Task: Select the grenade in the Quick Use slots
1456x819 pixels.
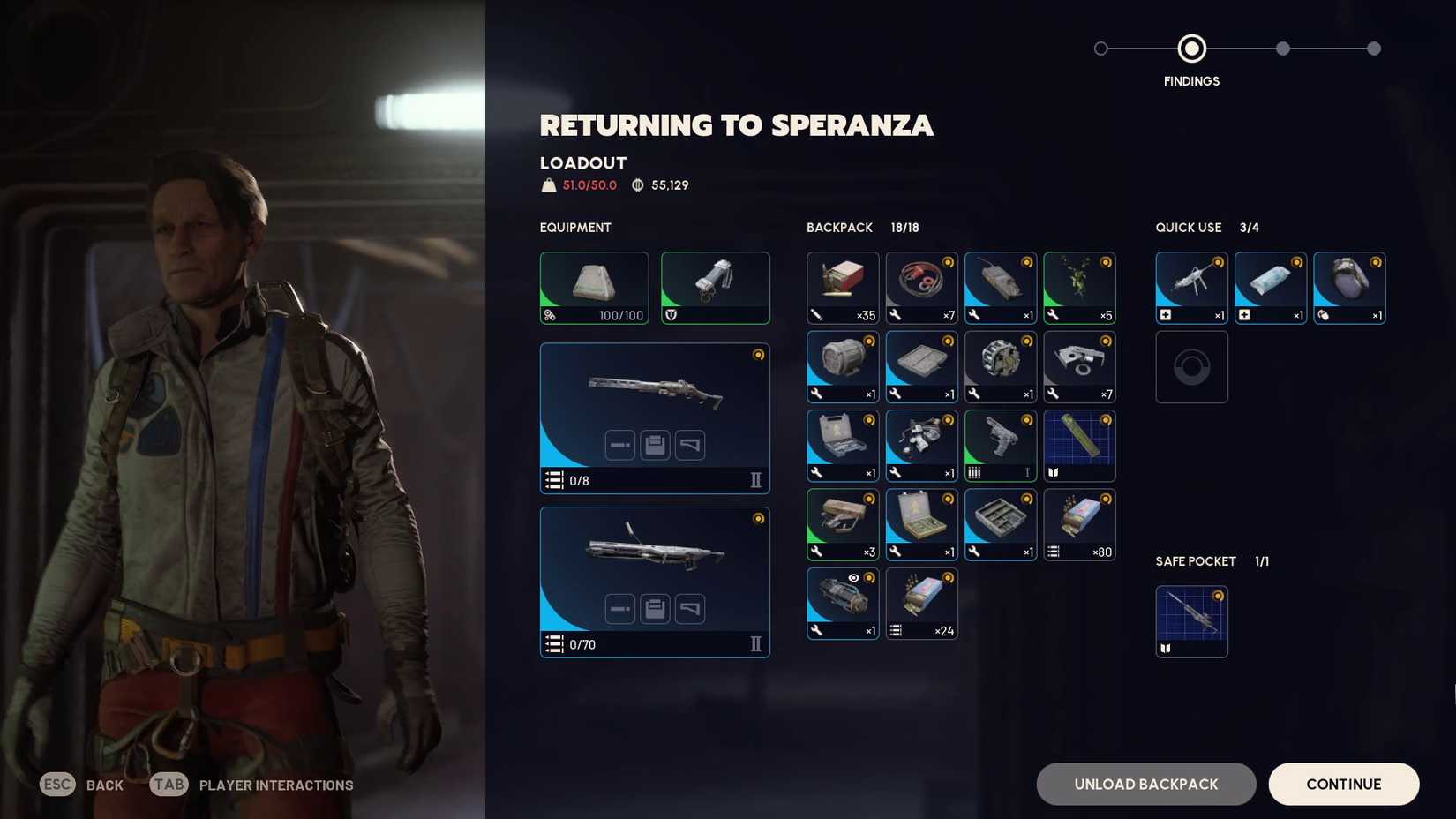Action: point(1349,287)
